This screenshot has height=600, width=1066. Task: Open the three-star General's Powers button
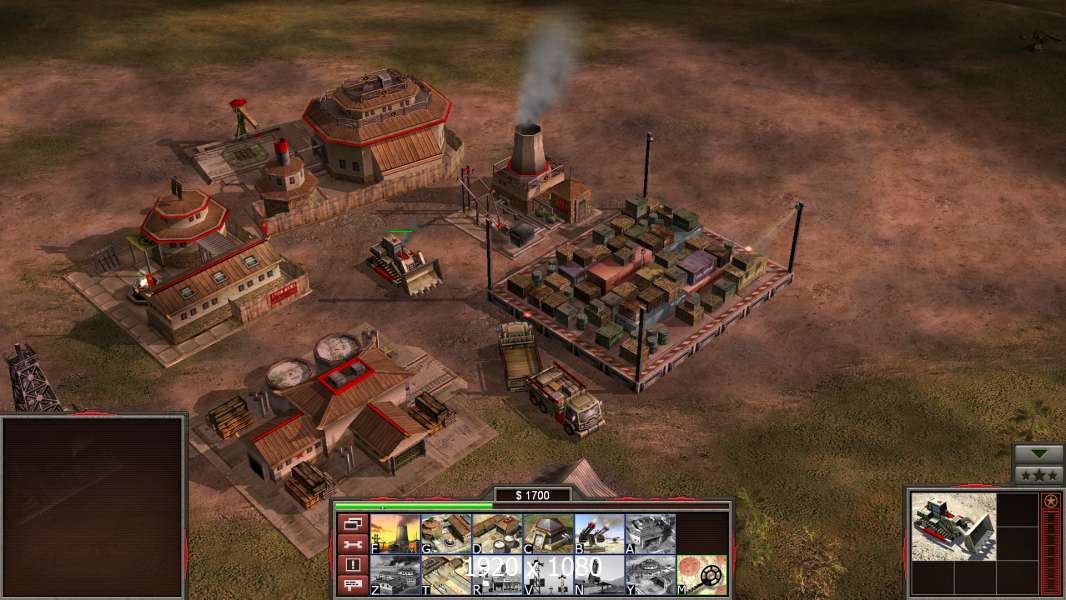tap(1038, 474)
